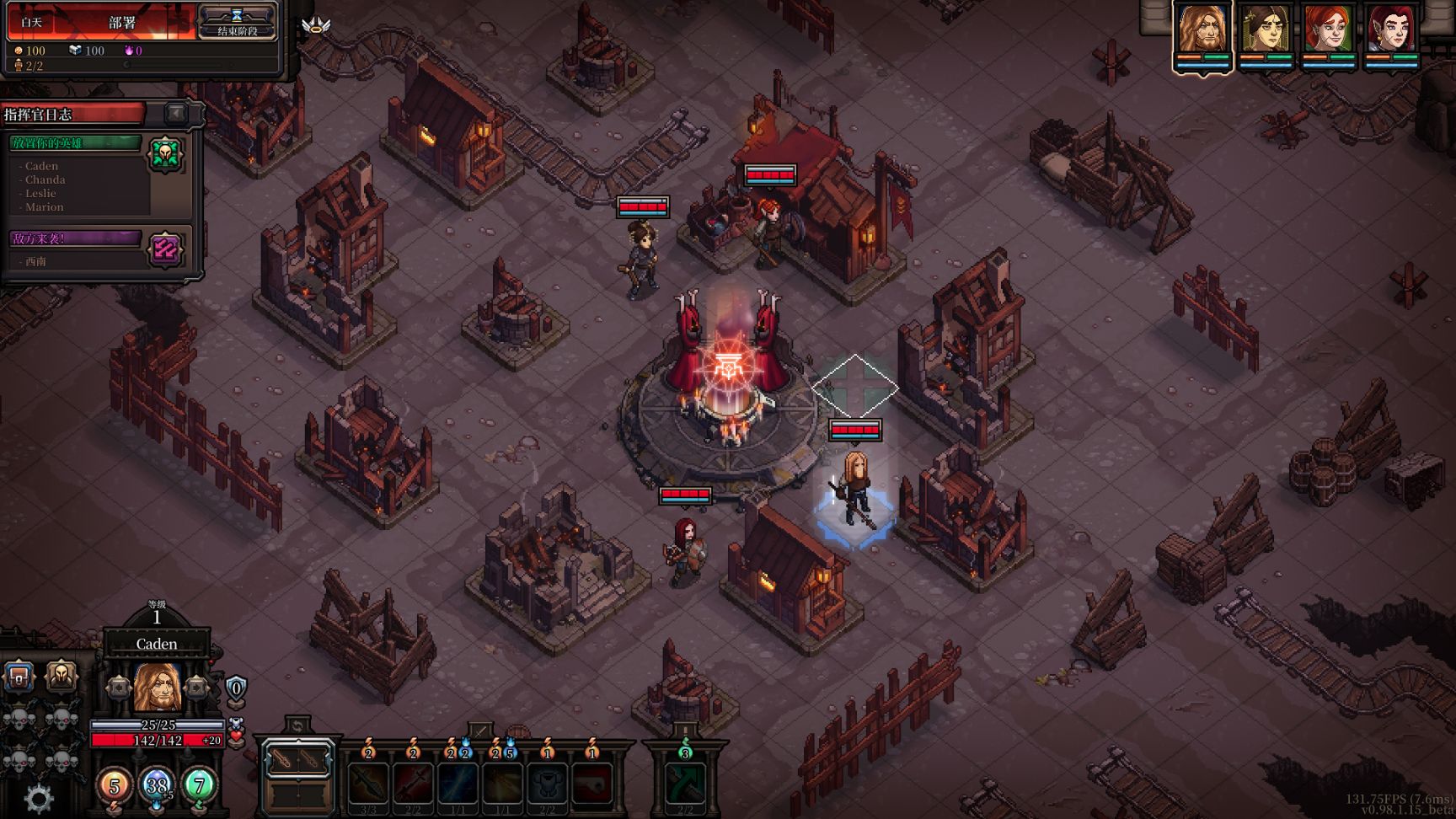Select the equipped twin-weapon set slot
Image resolution: width=1456 pixels, height=819 pixels.
tap(297, 761)
